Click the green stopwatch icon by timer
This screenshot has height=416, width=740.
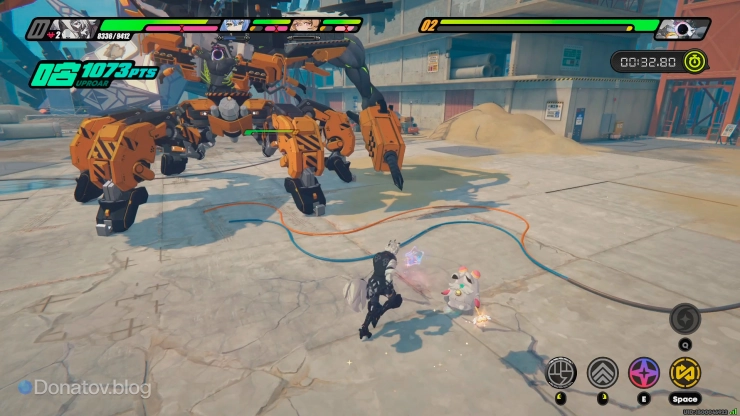pyautogui.click(x=695, y=61)
